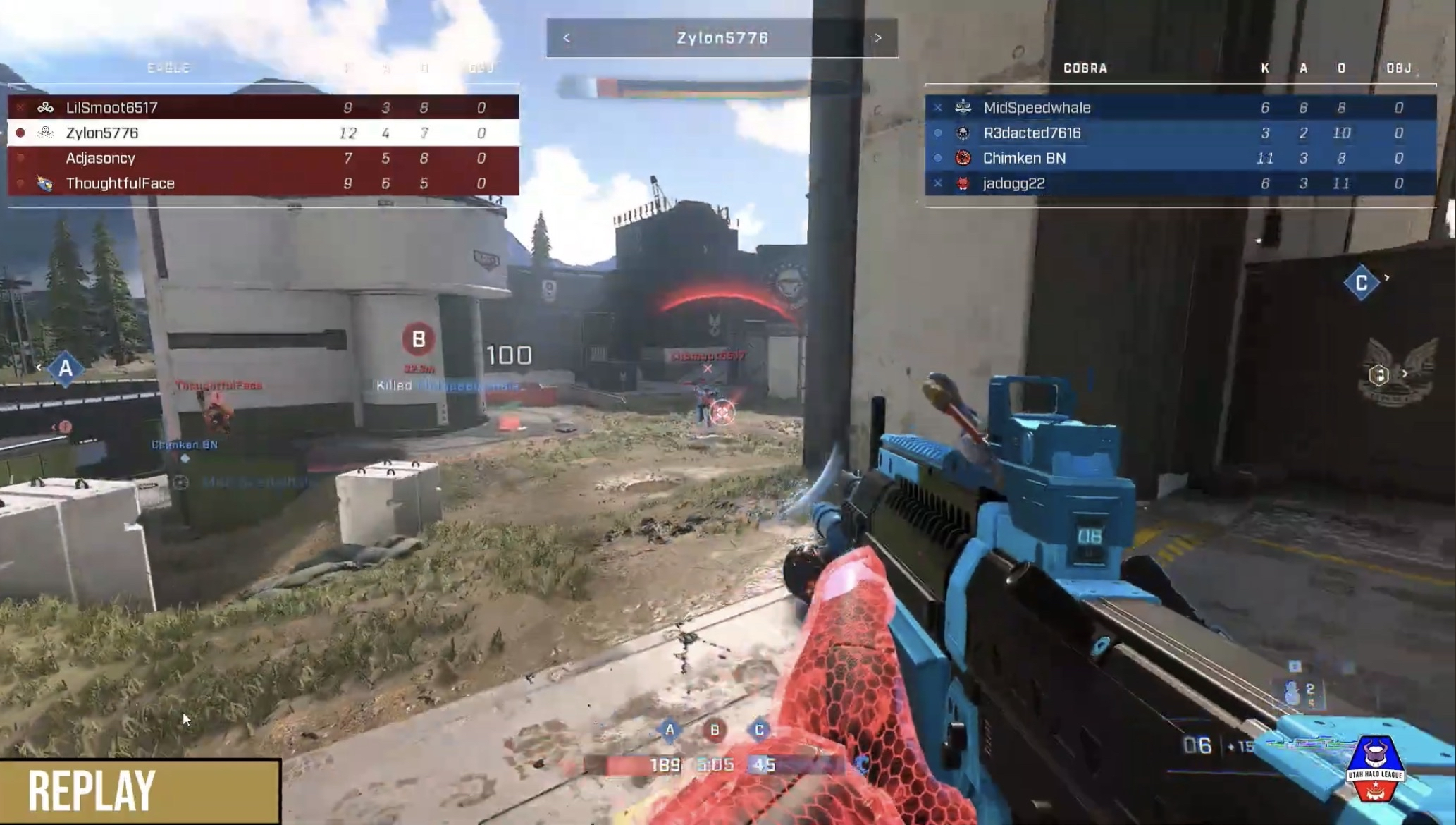The height and width of the screenshot is (825, 1456).
Task: Select LilSmoot6517 in the Eagle scoreboard
Action: 263,107
